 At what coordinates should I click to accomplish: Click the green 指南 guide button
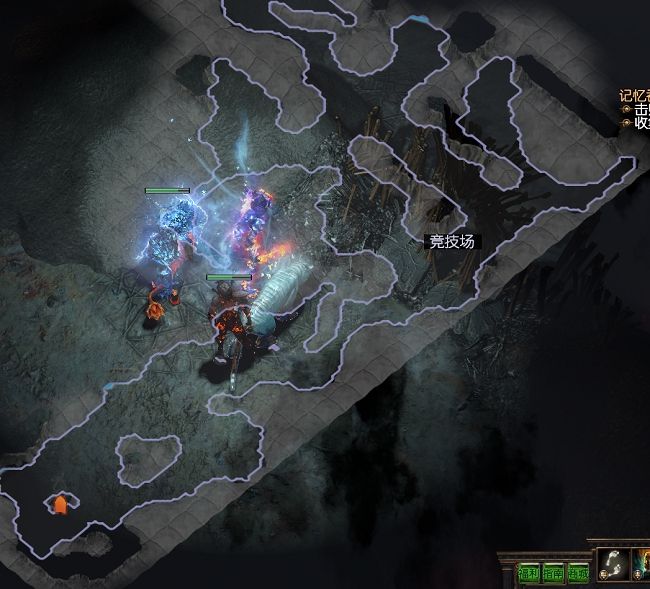(553, 573)
